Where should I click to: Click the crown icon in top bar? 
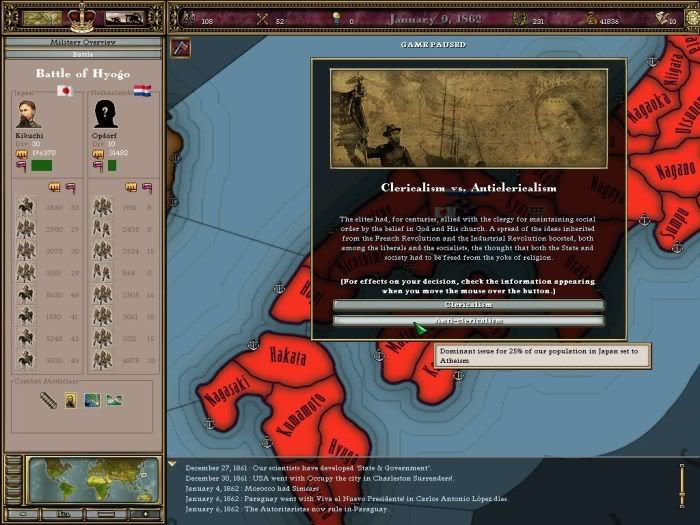(82, 17)
